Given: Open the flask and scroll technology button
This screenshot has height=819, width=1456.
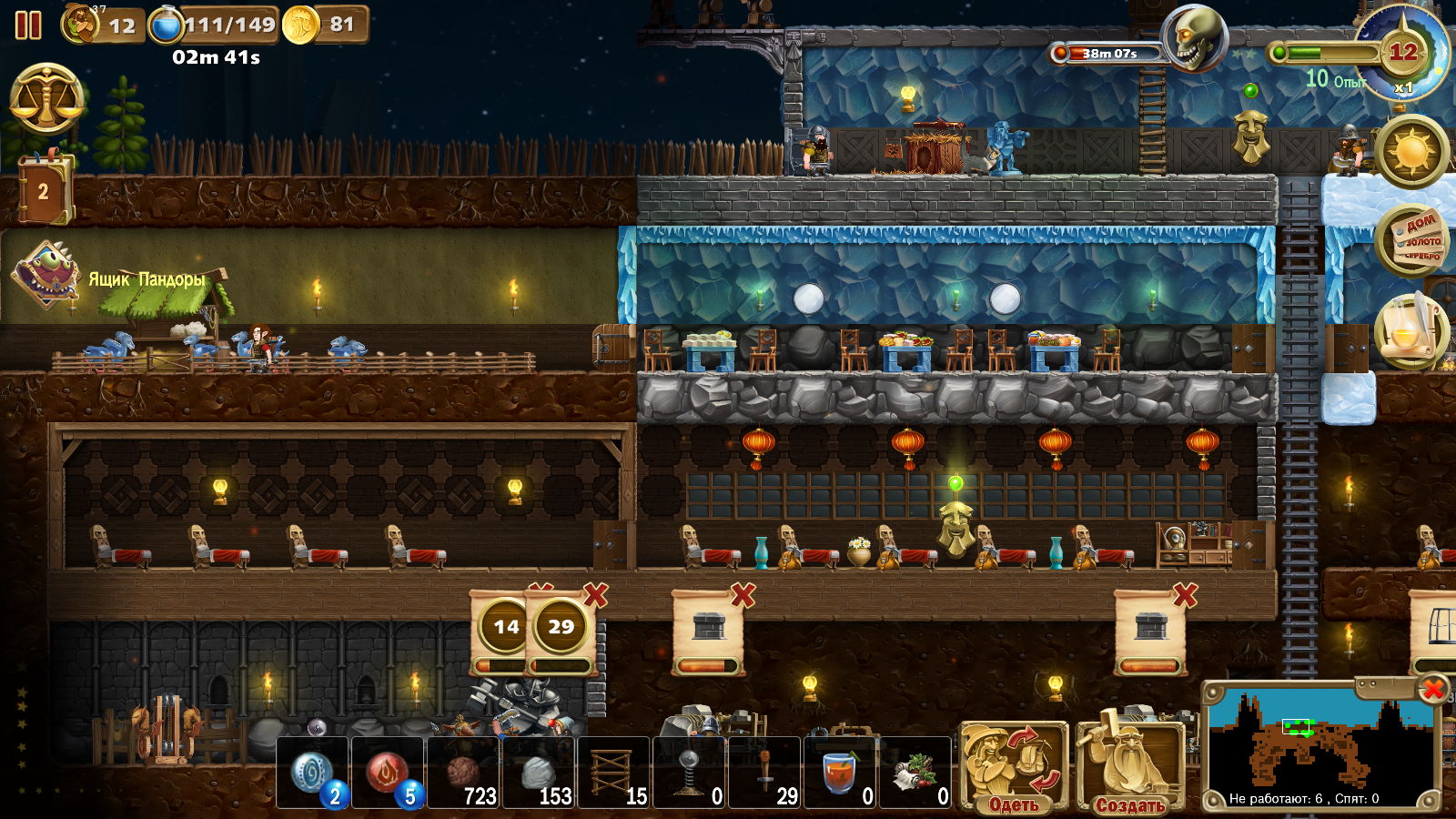Looking at the screenshot, I should 1412,331.
